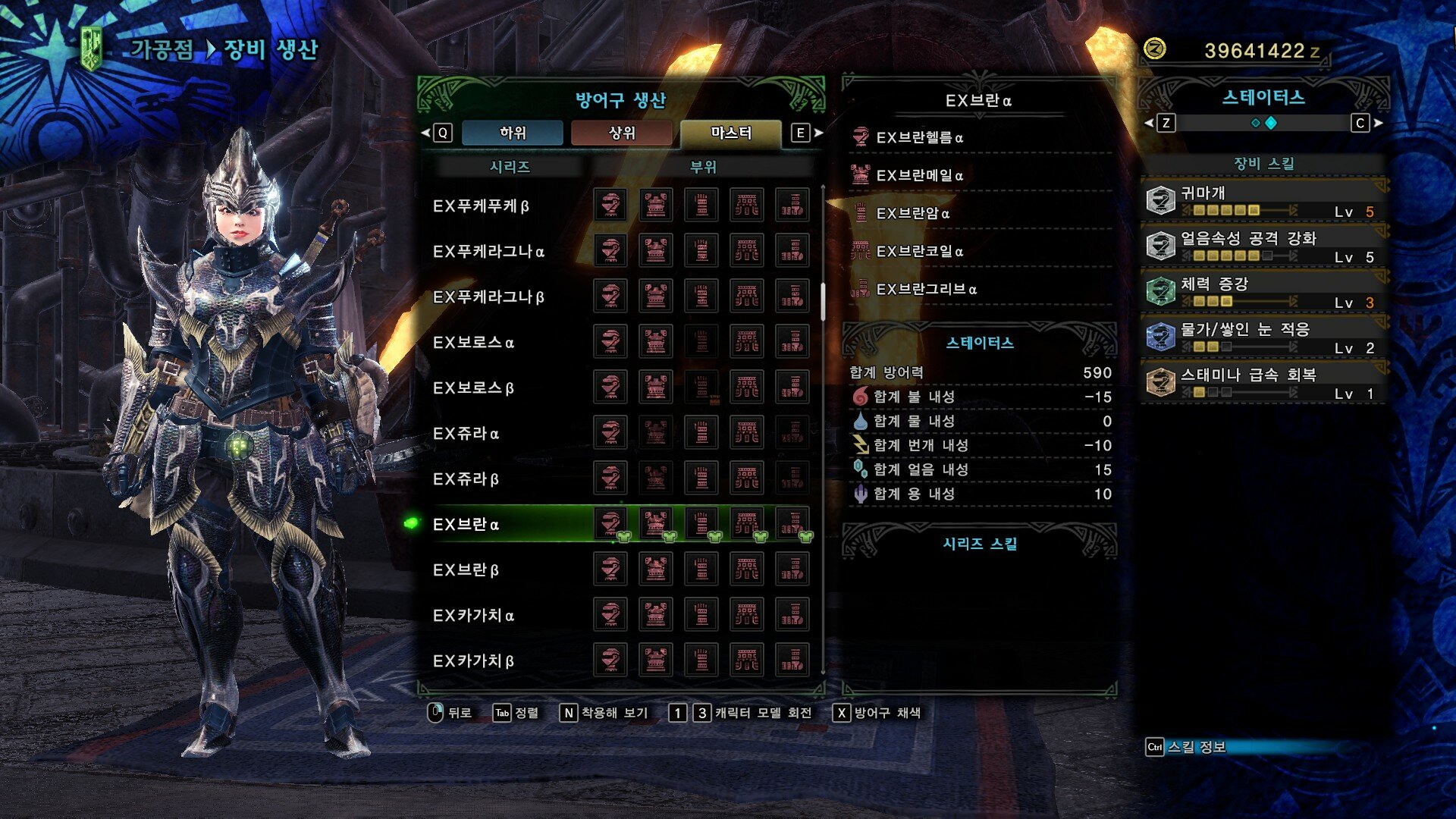The image size is (1456, 819).
Task: Select the EX보로스α armor series
Action: click(473, 343)
